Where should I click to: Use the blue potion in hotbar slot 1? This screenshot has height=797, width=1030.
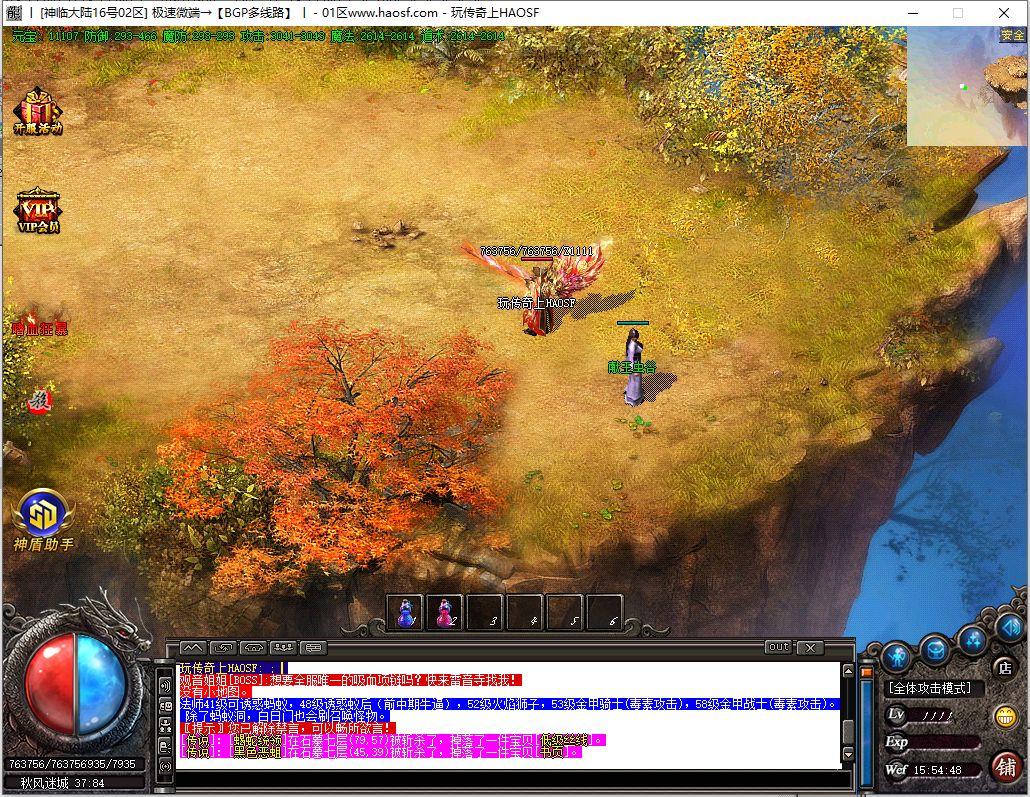[406, 612]
